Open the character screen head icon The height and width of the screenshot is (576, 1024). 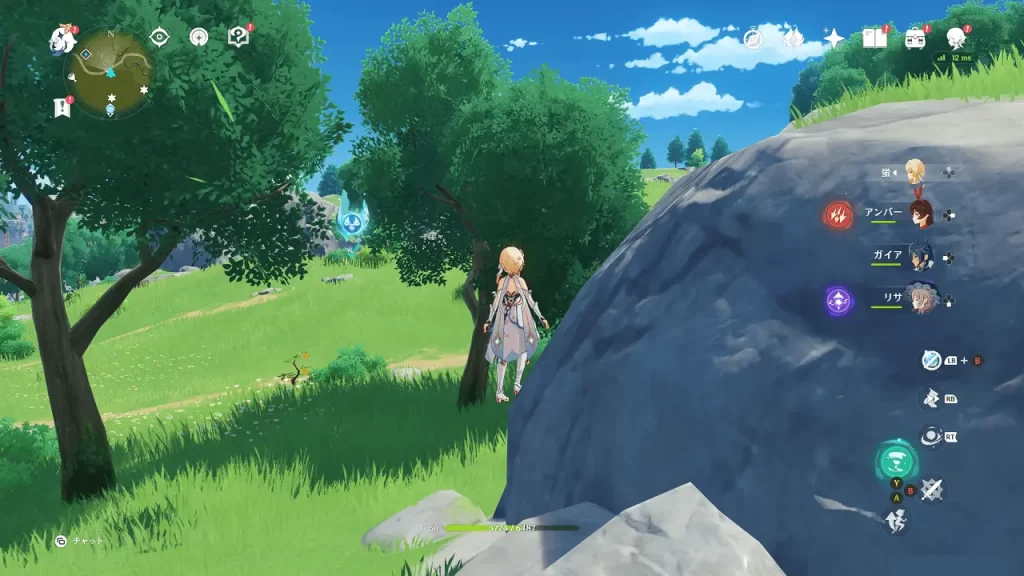pyautogui.click(x=955, y=38)
